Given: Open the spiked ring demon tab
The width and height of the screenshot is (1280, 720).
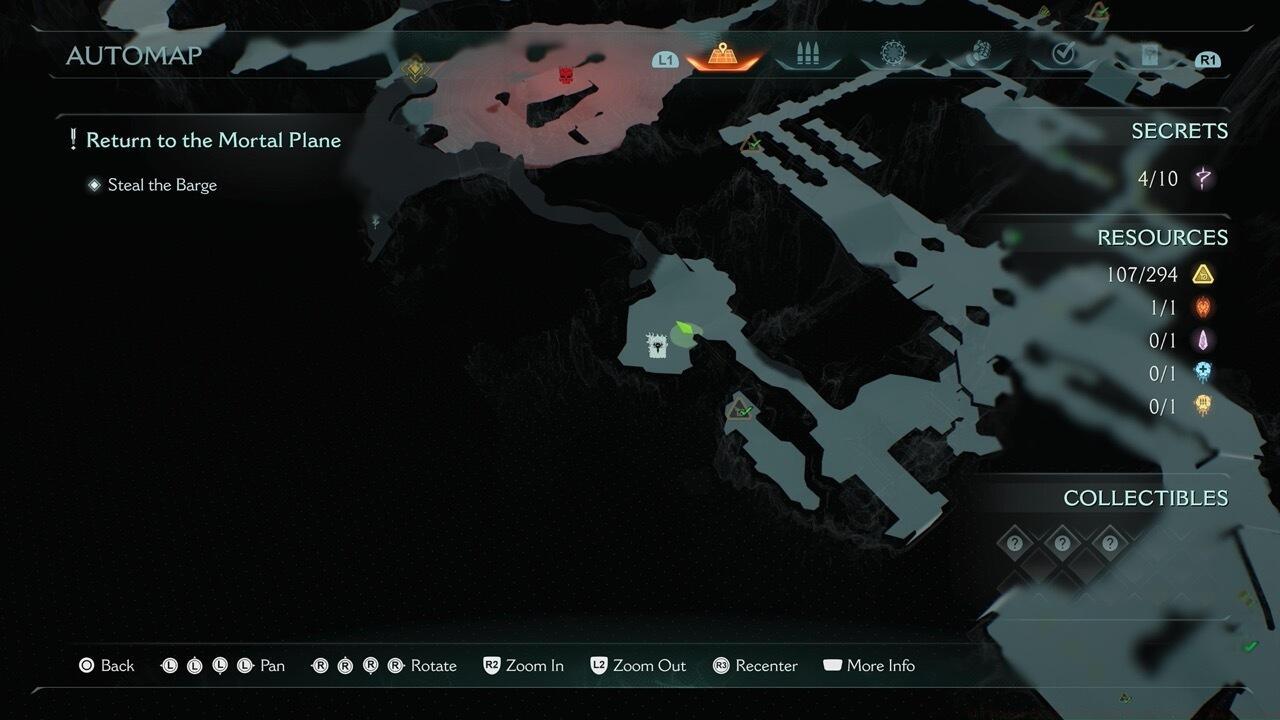Looking at the screenshot, I should 892,54.
